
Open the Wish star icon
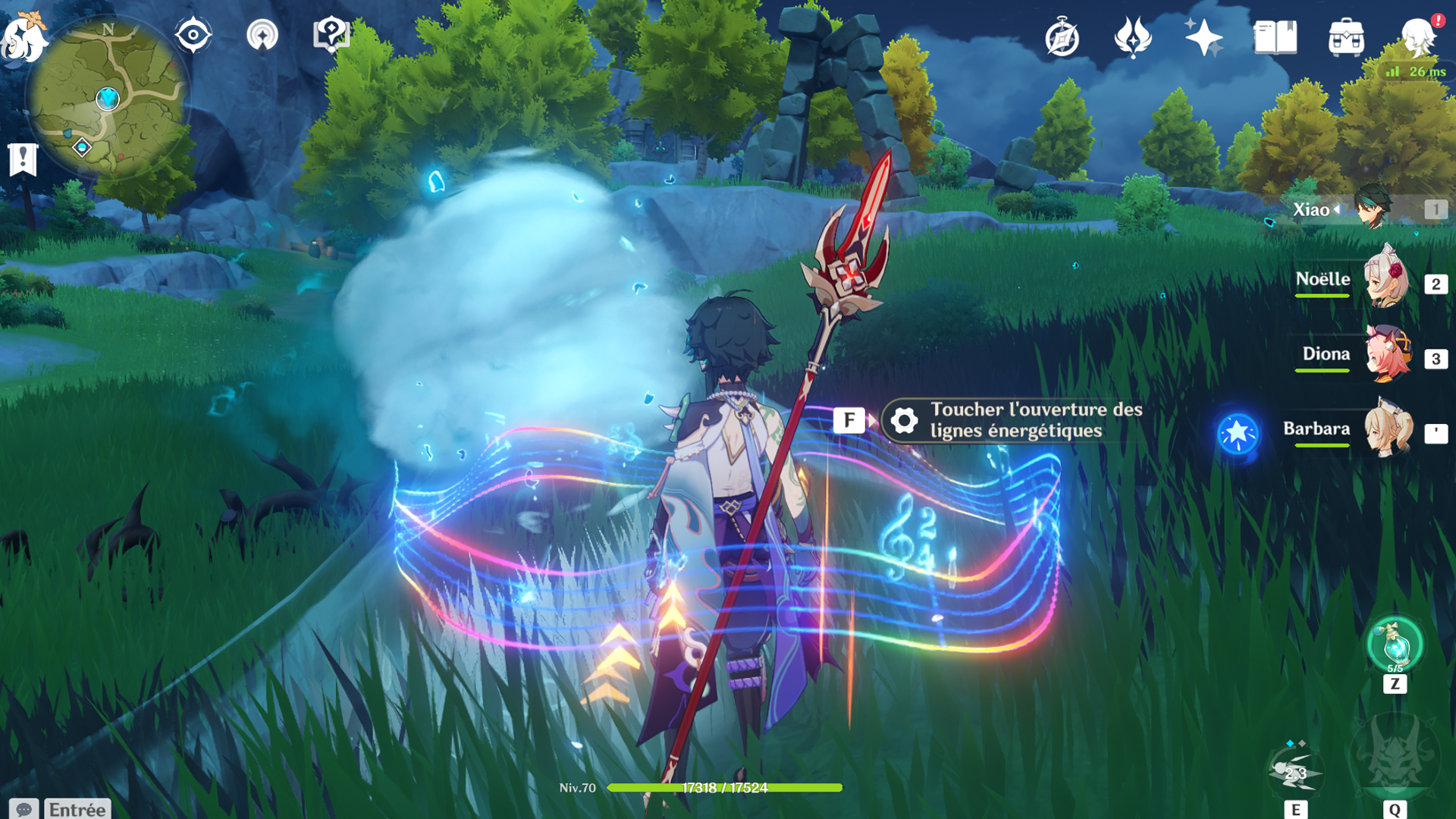point(1203,38)
